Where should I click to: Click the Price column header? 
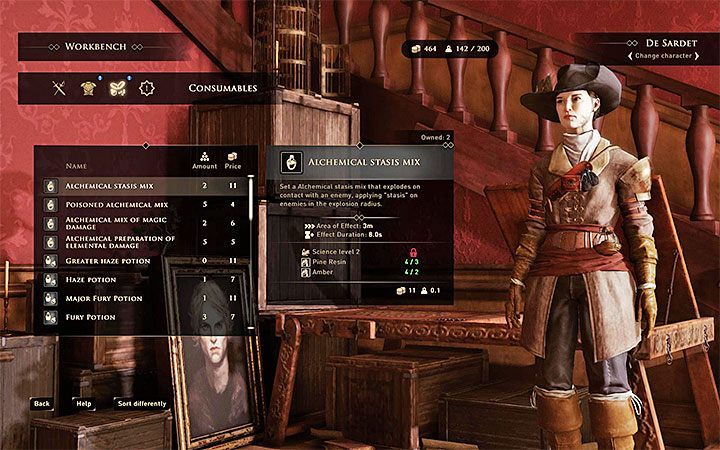coord(233,164)
